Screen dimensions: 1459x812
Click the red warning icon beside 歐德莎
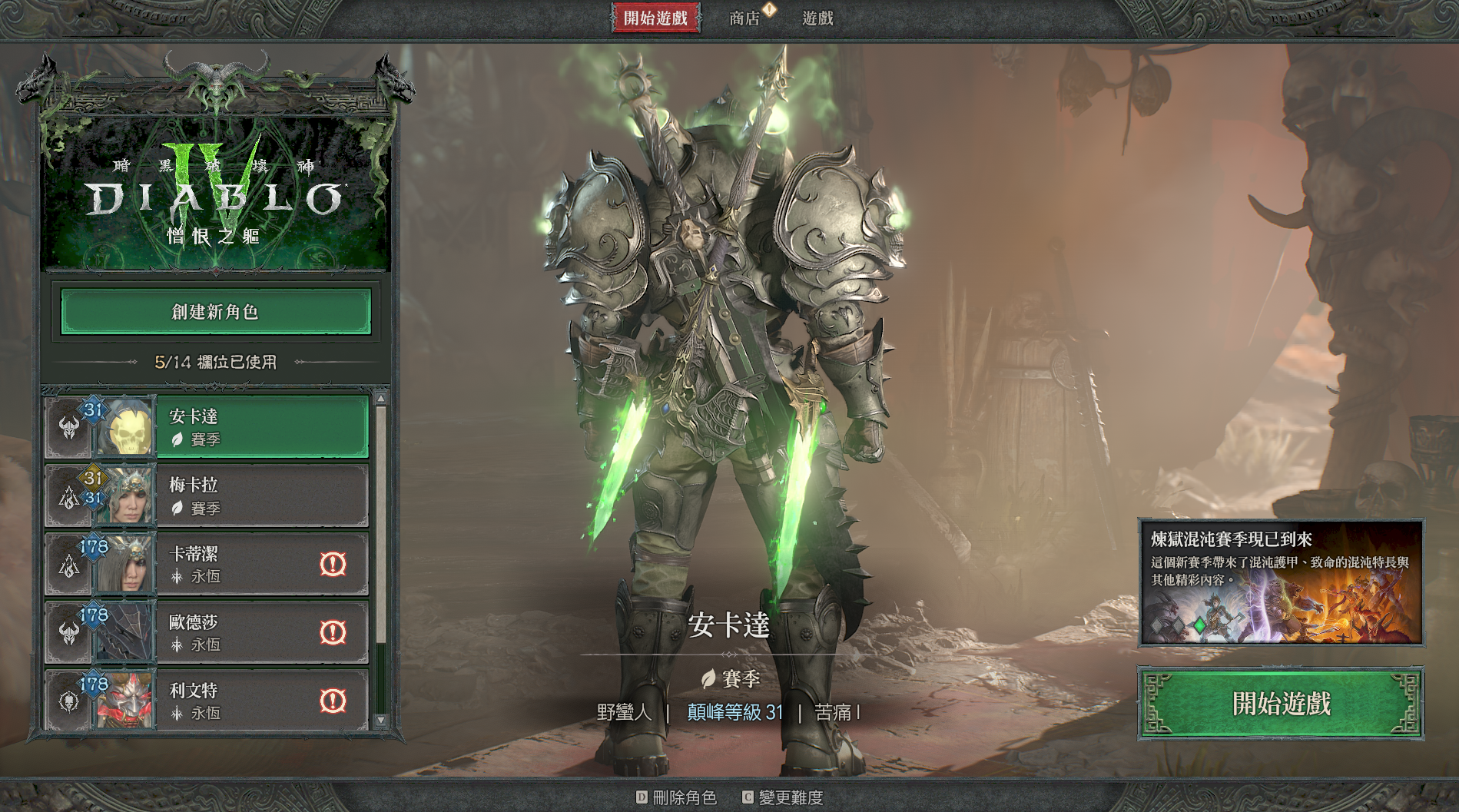[333, 632]
